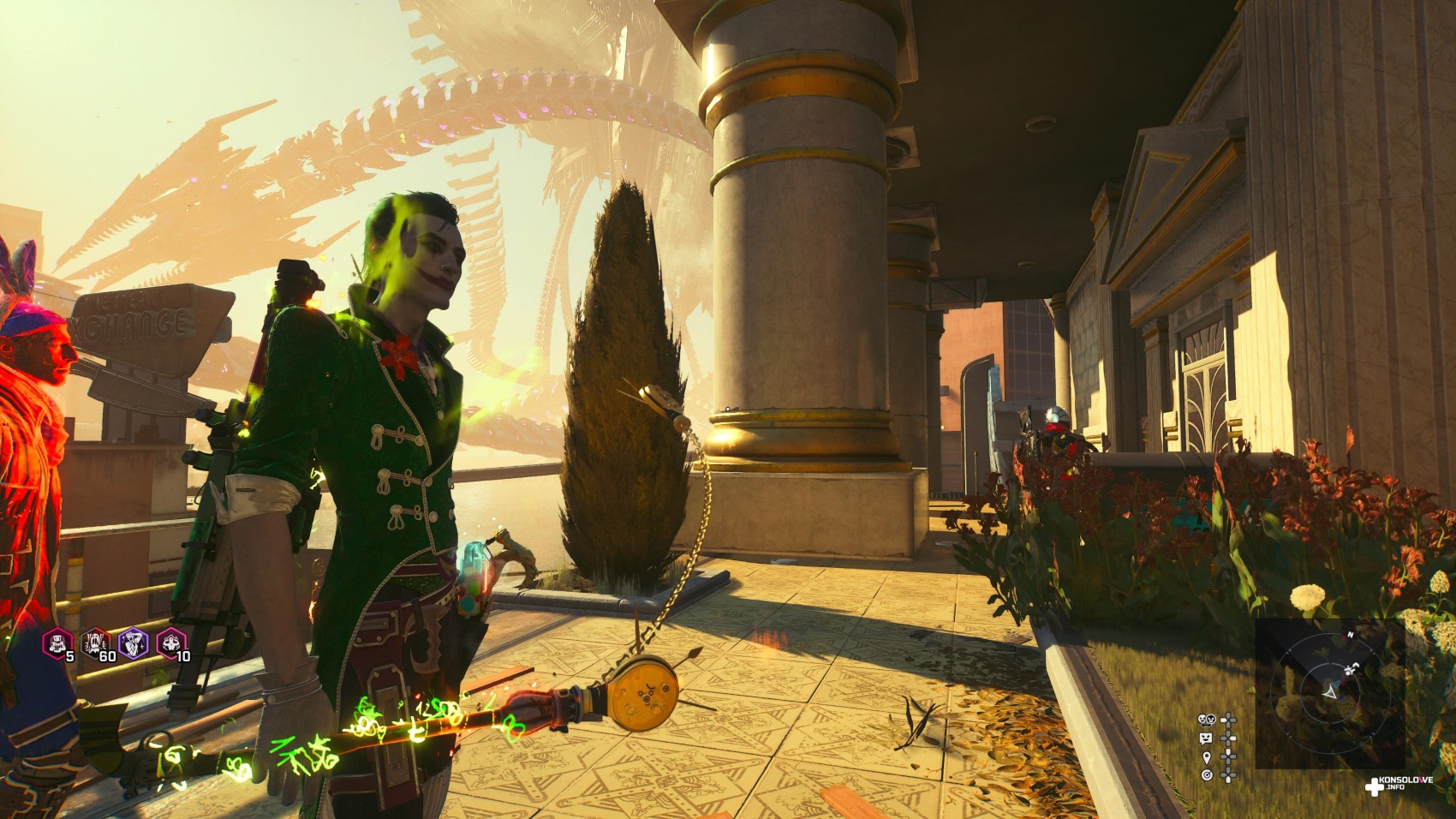Click the pink hexagon icon with count 5
The image size is (1456, 819).
(57, 643)
